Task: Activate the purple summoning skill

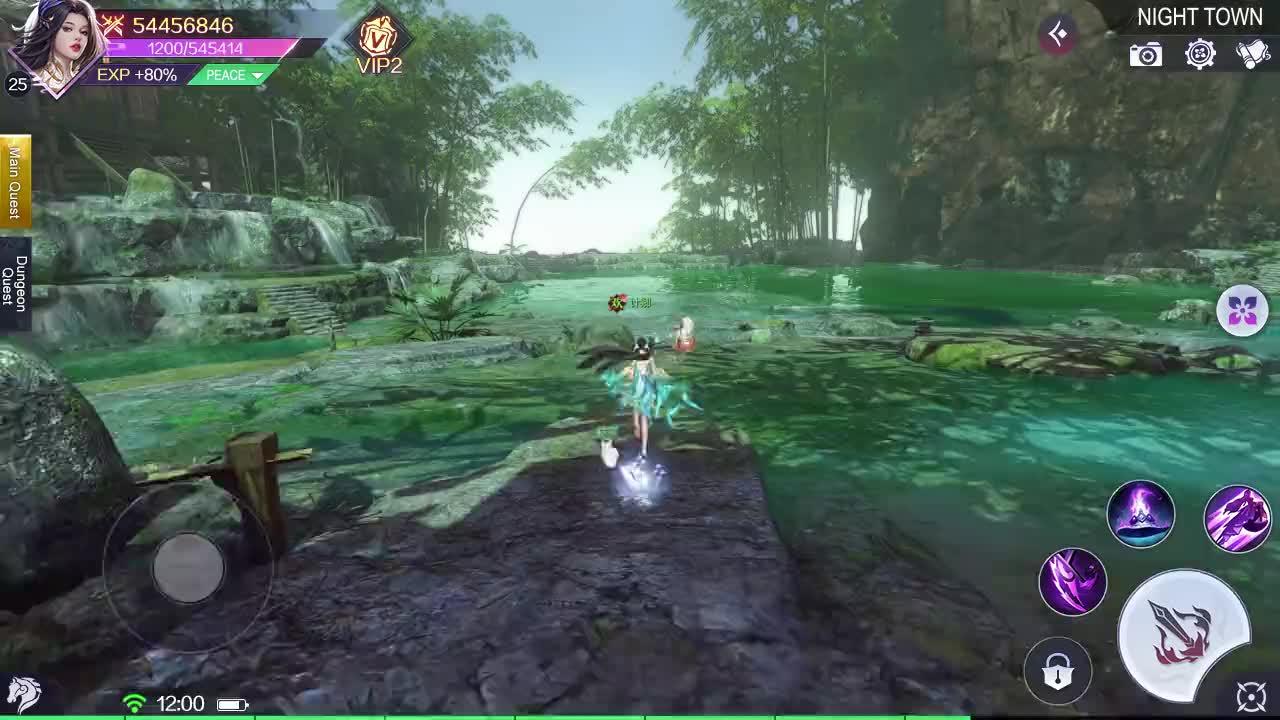Action: coord(1143,516)
